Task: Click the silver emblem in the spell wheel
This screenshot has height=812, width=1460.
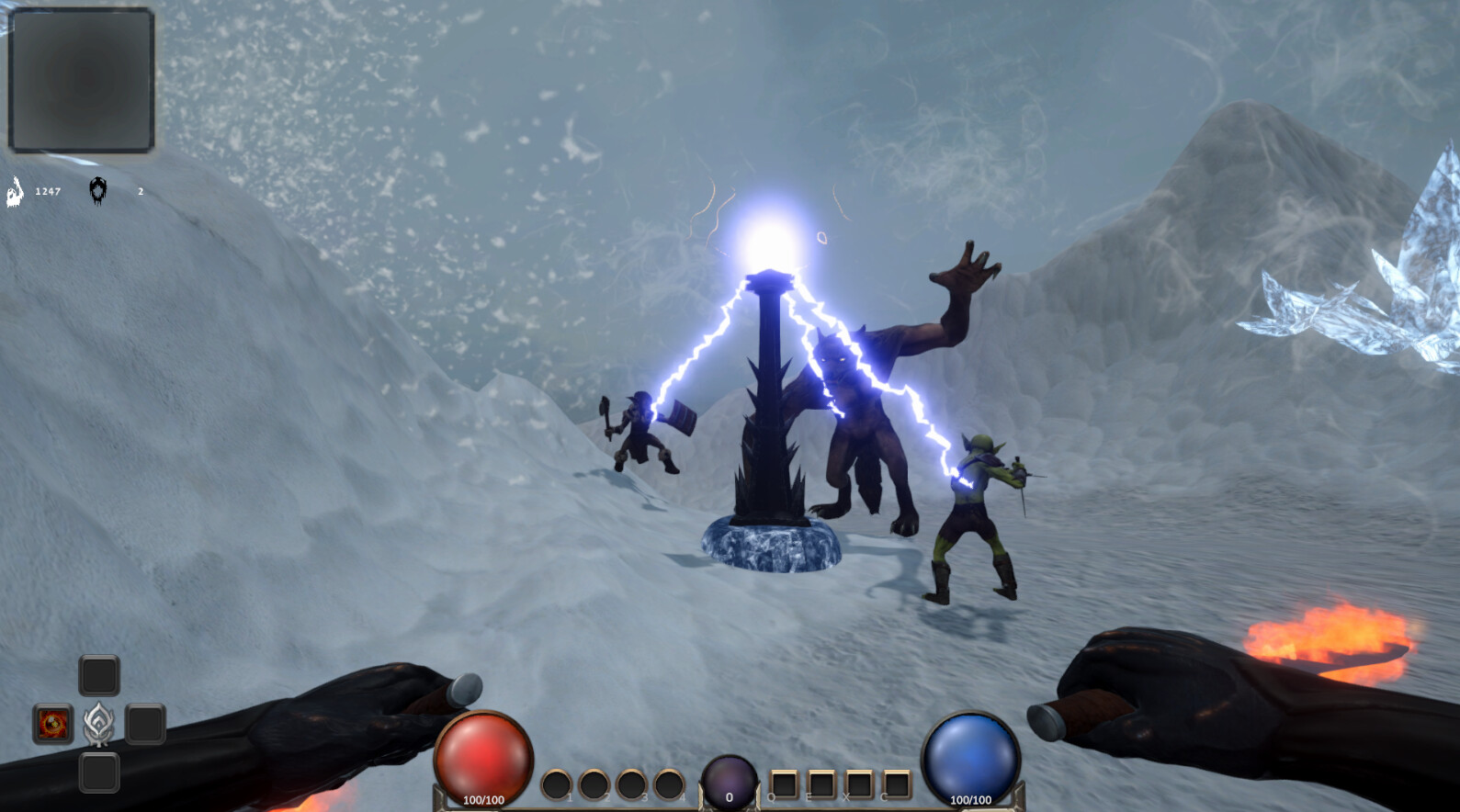Action: pyautogui.click(x=98, y=724)
